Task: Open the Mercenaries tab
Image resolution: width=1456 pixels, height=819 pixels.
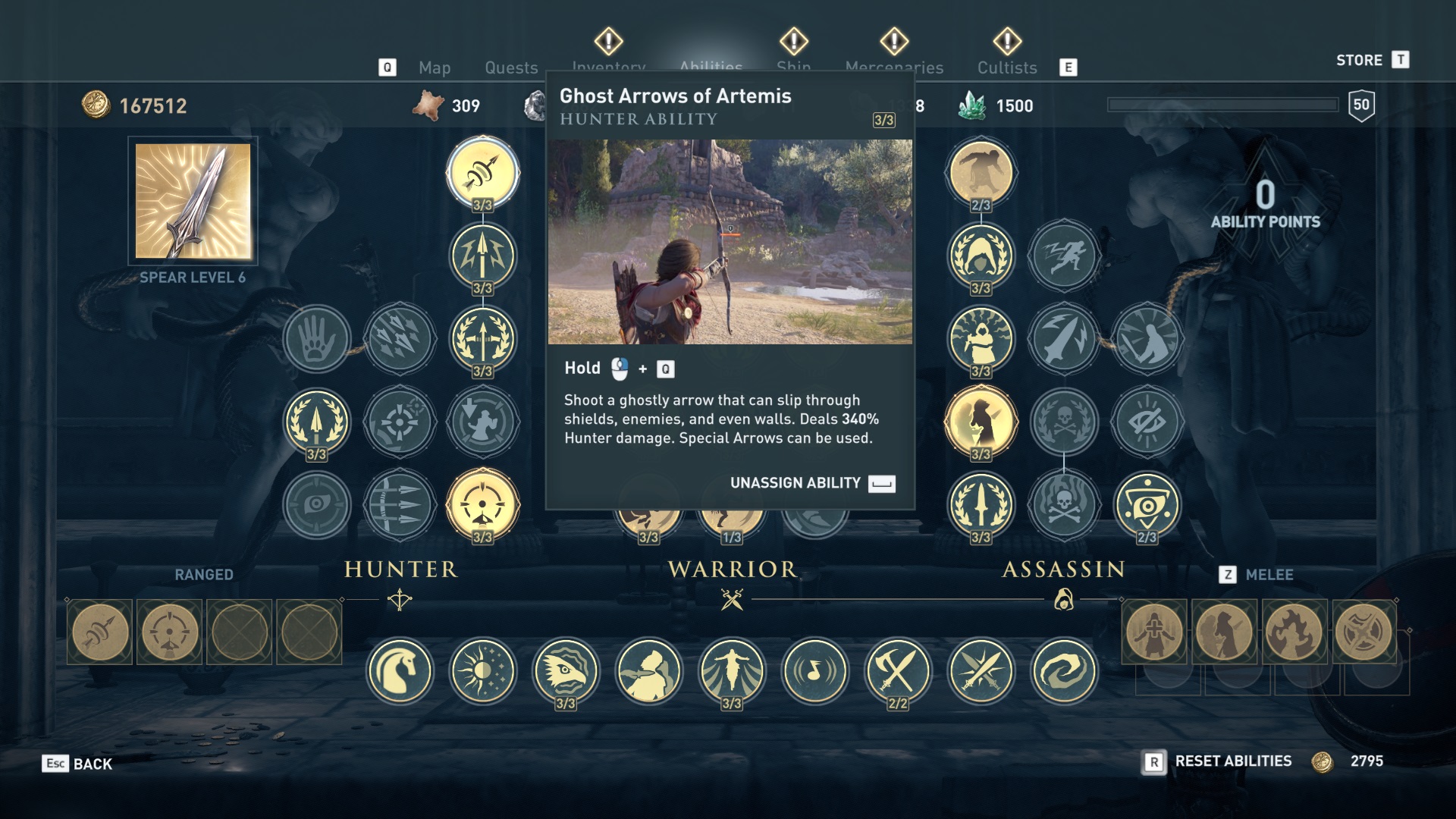Action: point(894,67)
